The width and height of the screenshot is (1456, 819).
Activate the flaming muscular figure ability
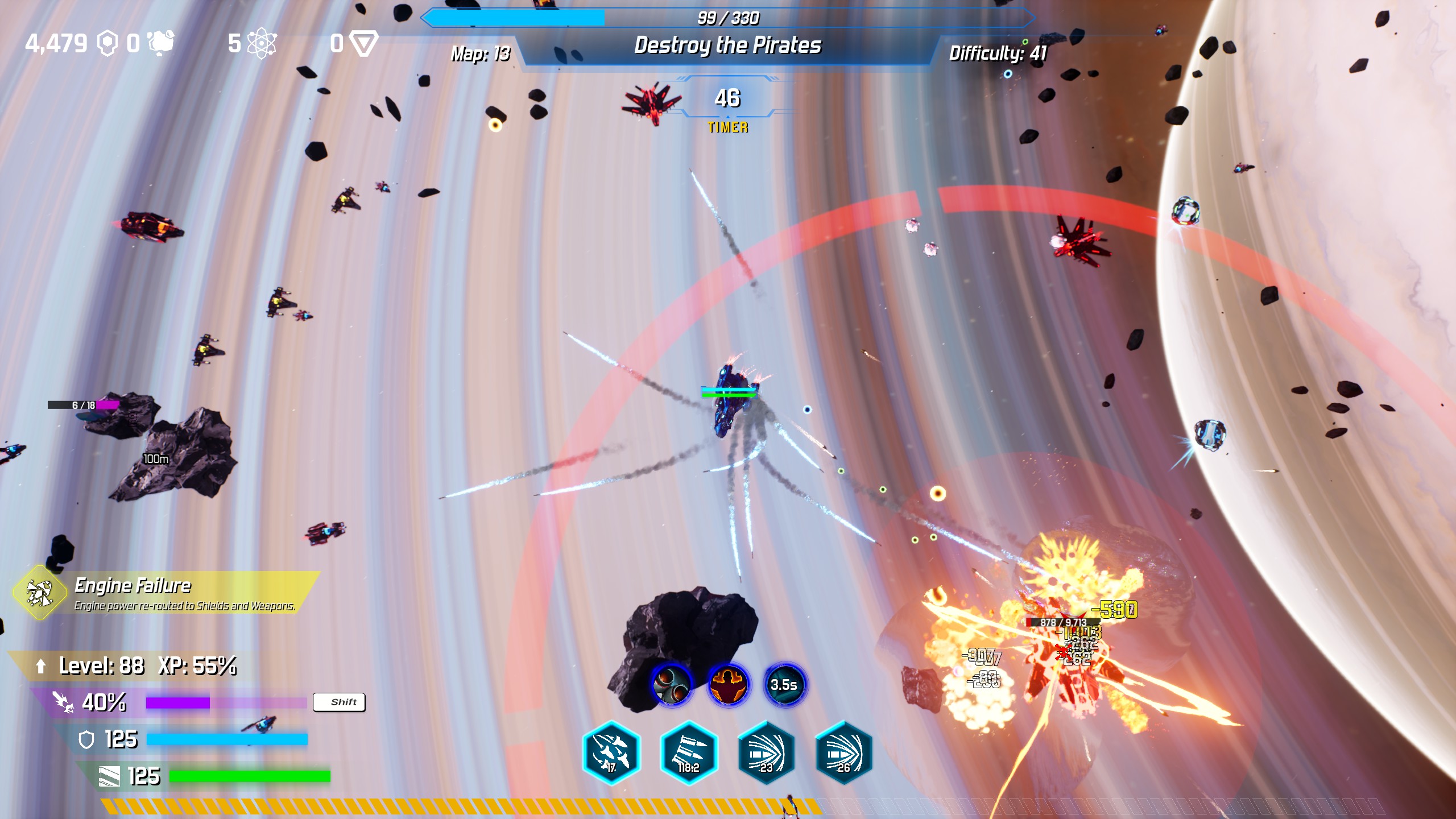tap(728, 684)
